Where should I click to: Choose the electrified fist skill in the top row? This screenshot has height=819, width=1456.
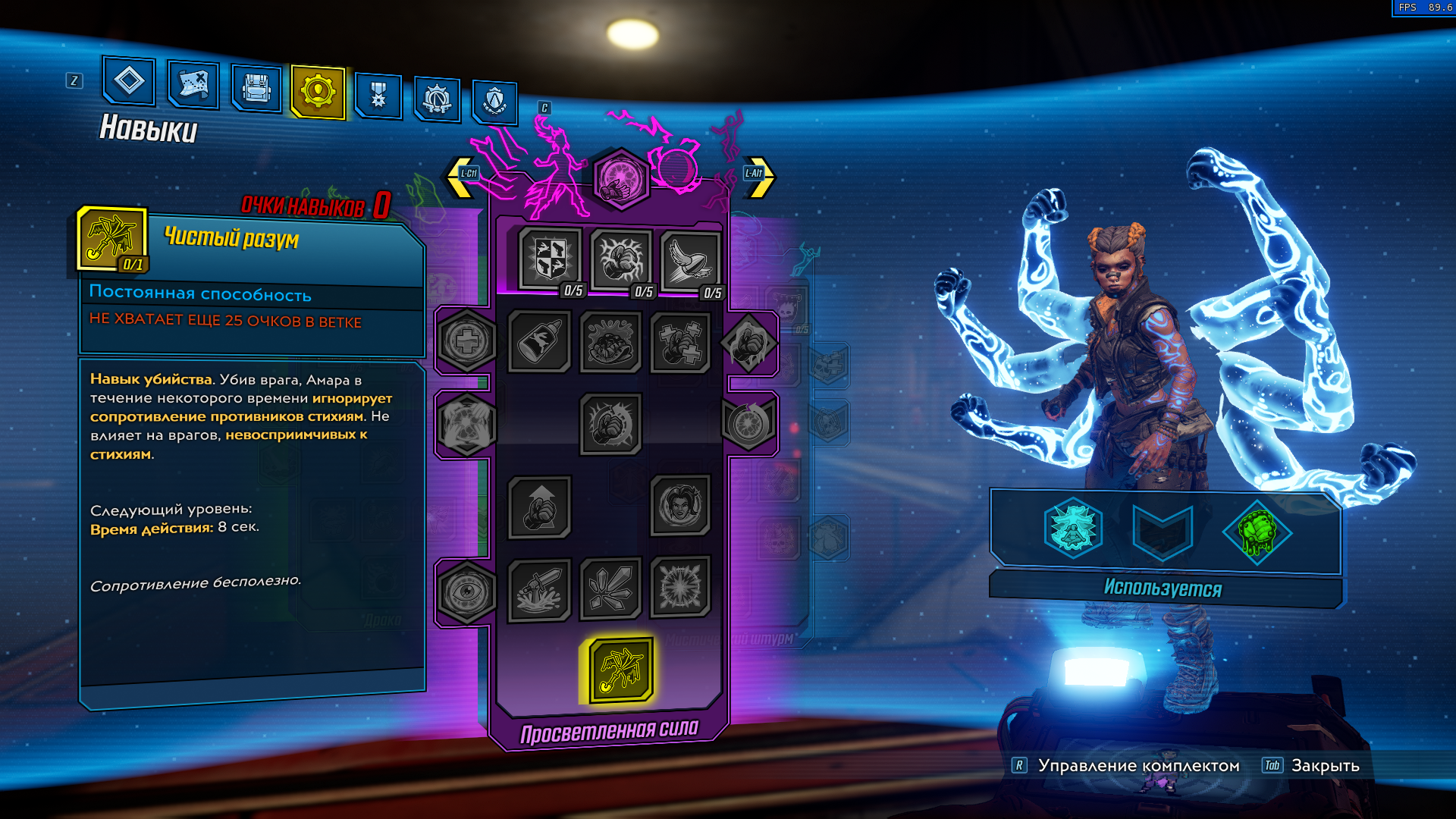click(x=620, y=259)
